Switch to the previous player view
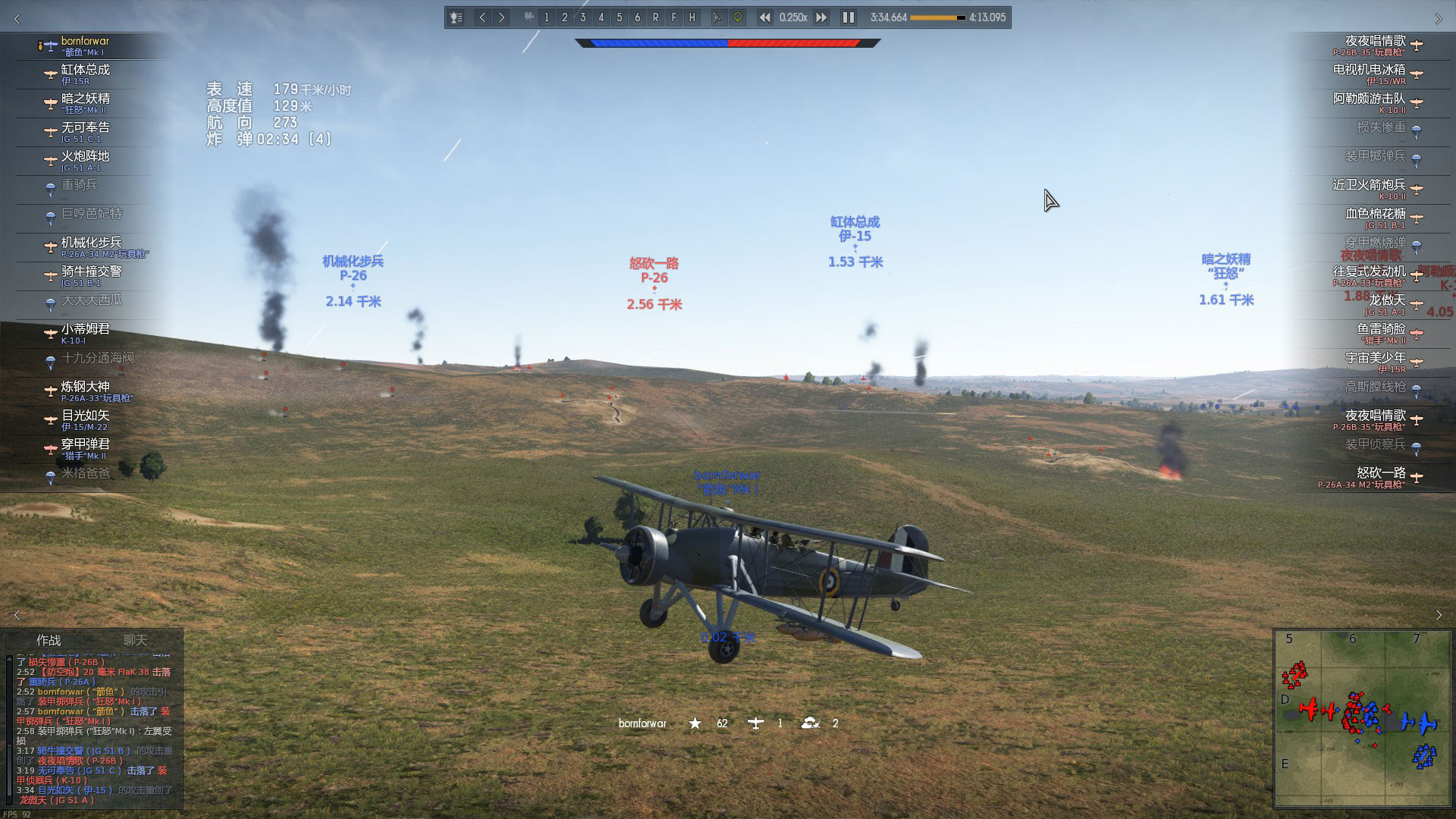Screen dimensions: 1456x819 point(482,17)
